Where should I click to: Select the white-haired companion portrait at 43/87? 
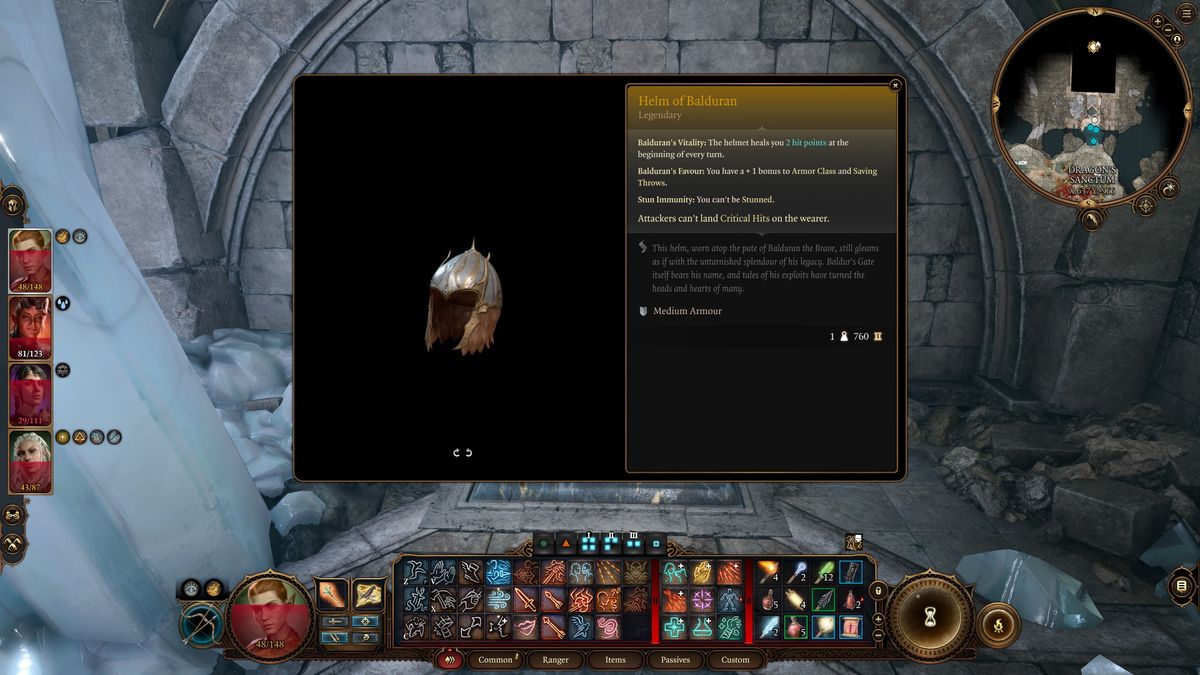(30, 460)
